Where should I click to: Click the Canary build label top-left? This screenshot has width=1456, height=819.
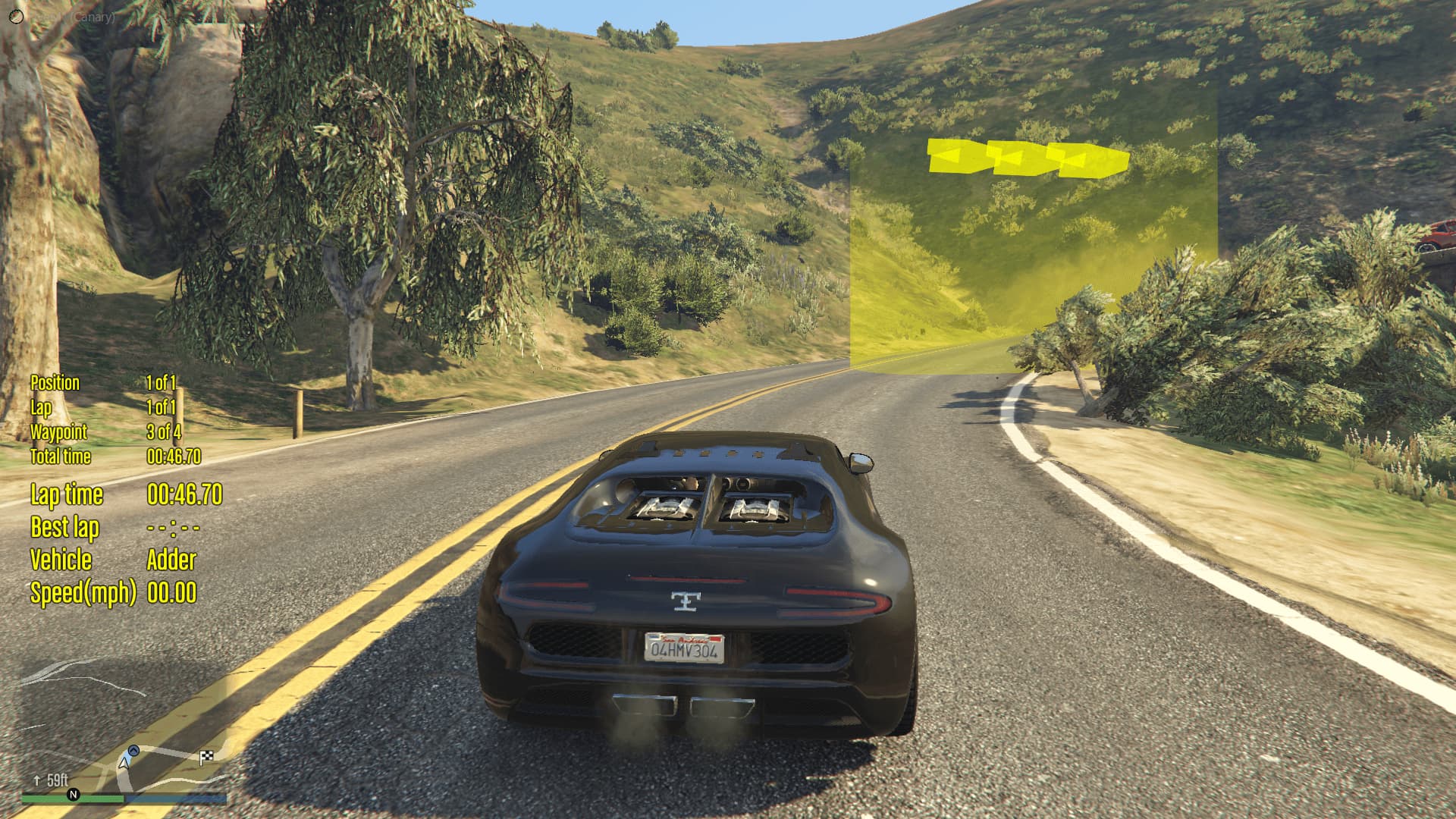[x=91, y=17]
